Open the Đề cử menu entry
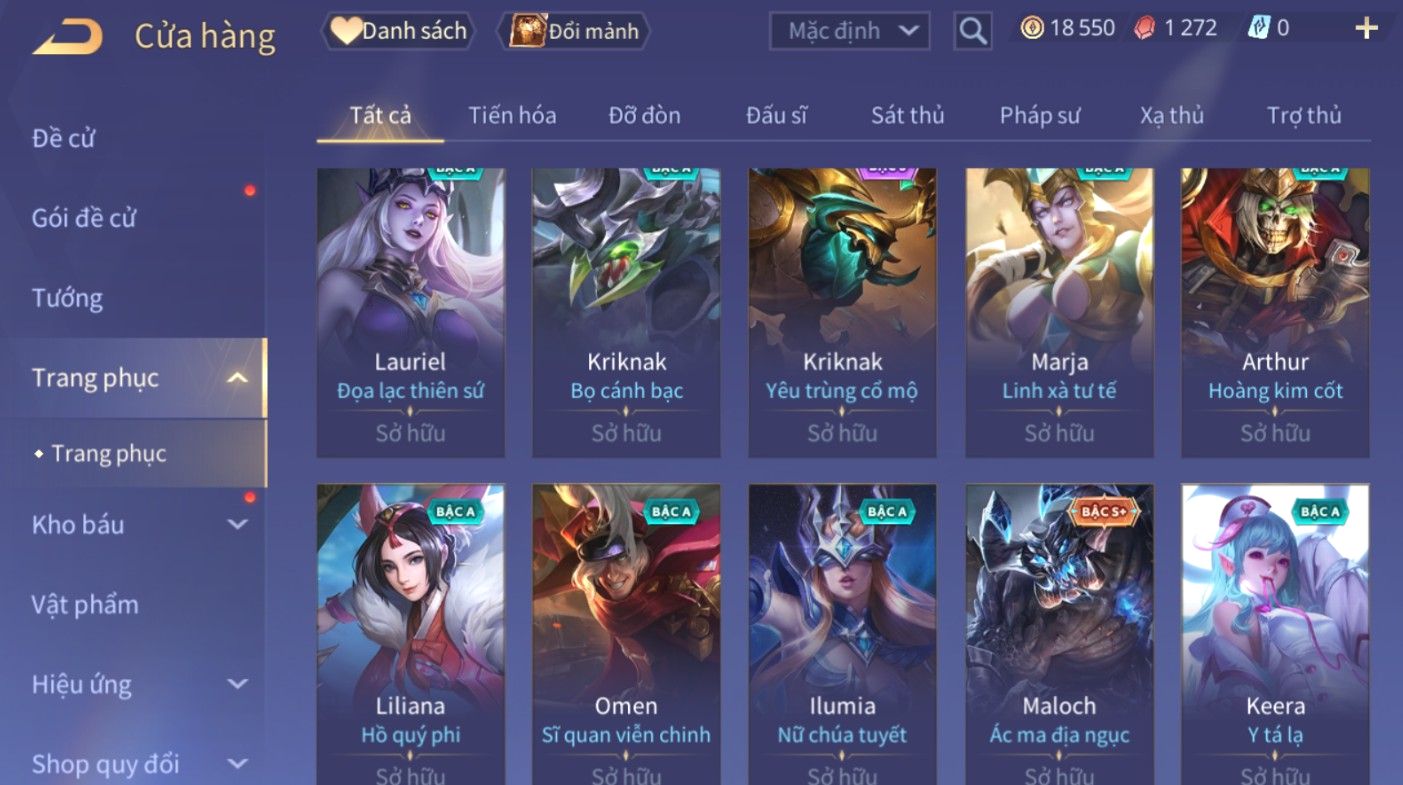Image resolution: width=1403 pixels, height=785 pixels. 64,138
